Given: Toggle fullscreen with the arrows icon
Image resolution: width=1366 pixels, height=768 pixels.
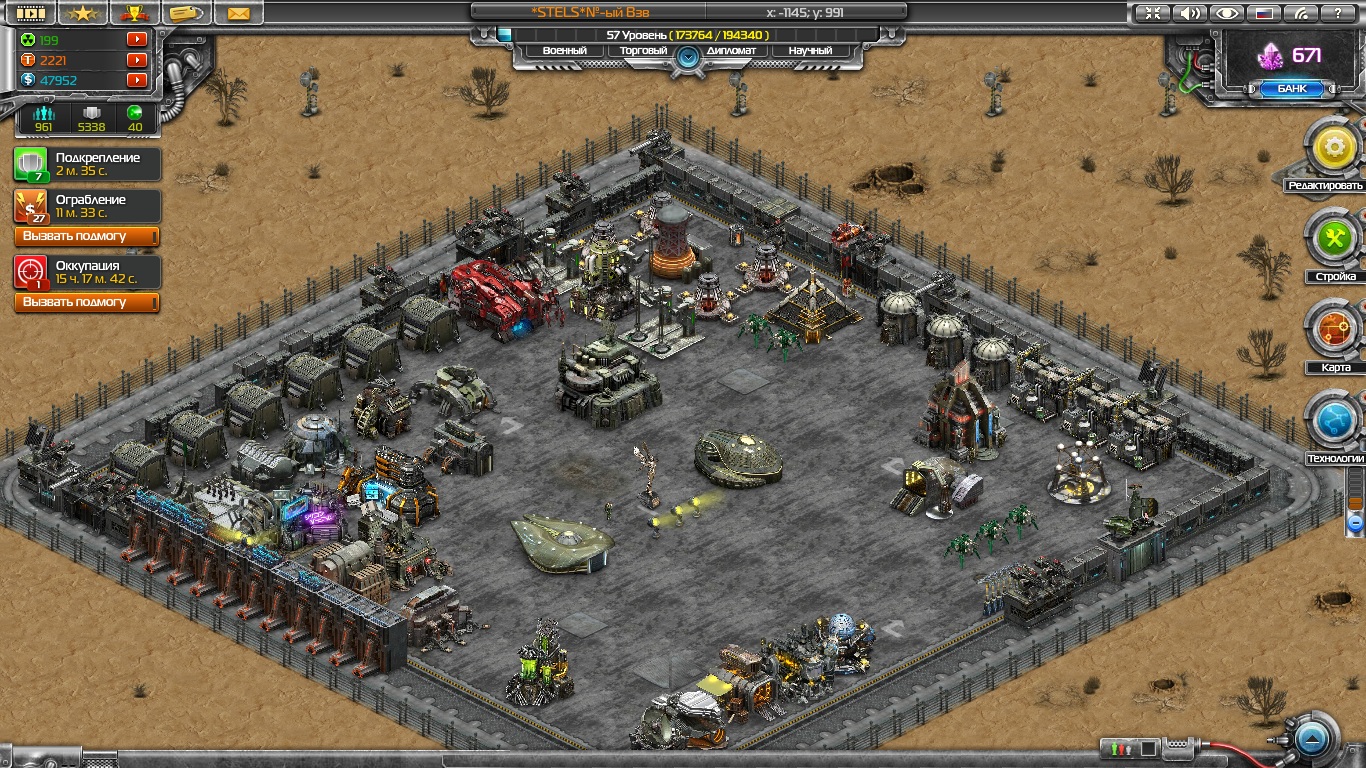Looking at the screenshot, I should point(1153,13).
